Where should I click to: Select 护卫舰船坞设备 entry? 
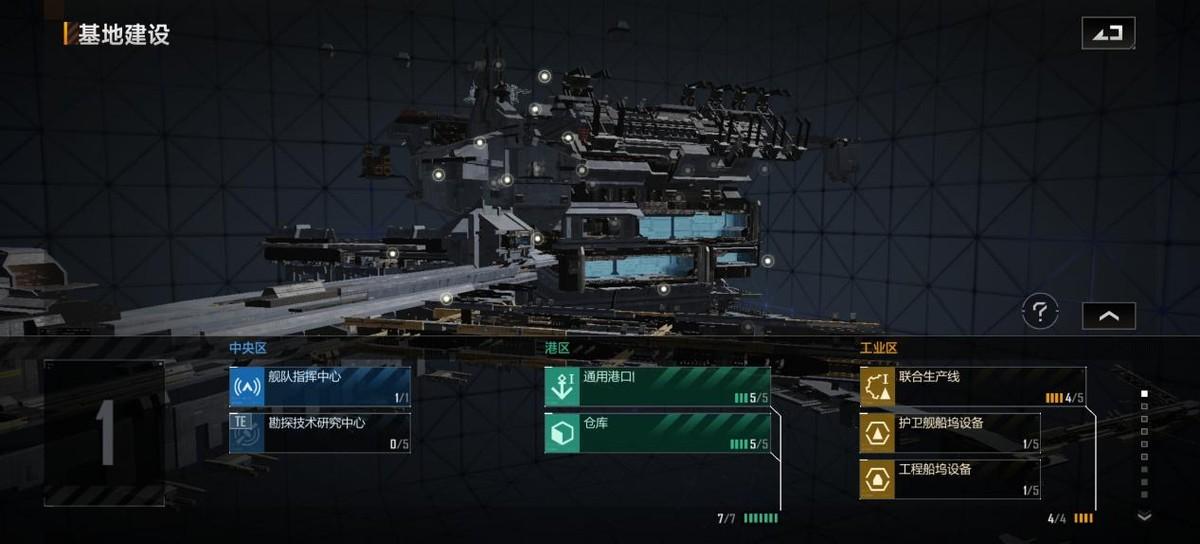(x=950, y=432)
